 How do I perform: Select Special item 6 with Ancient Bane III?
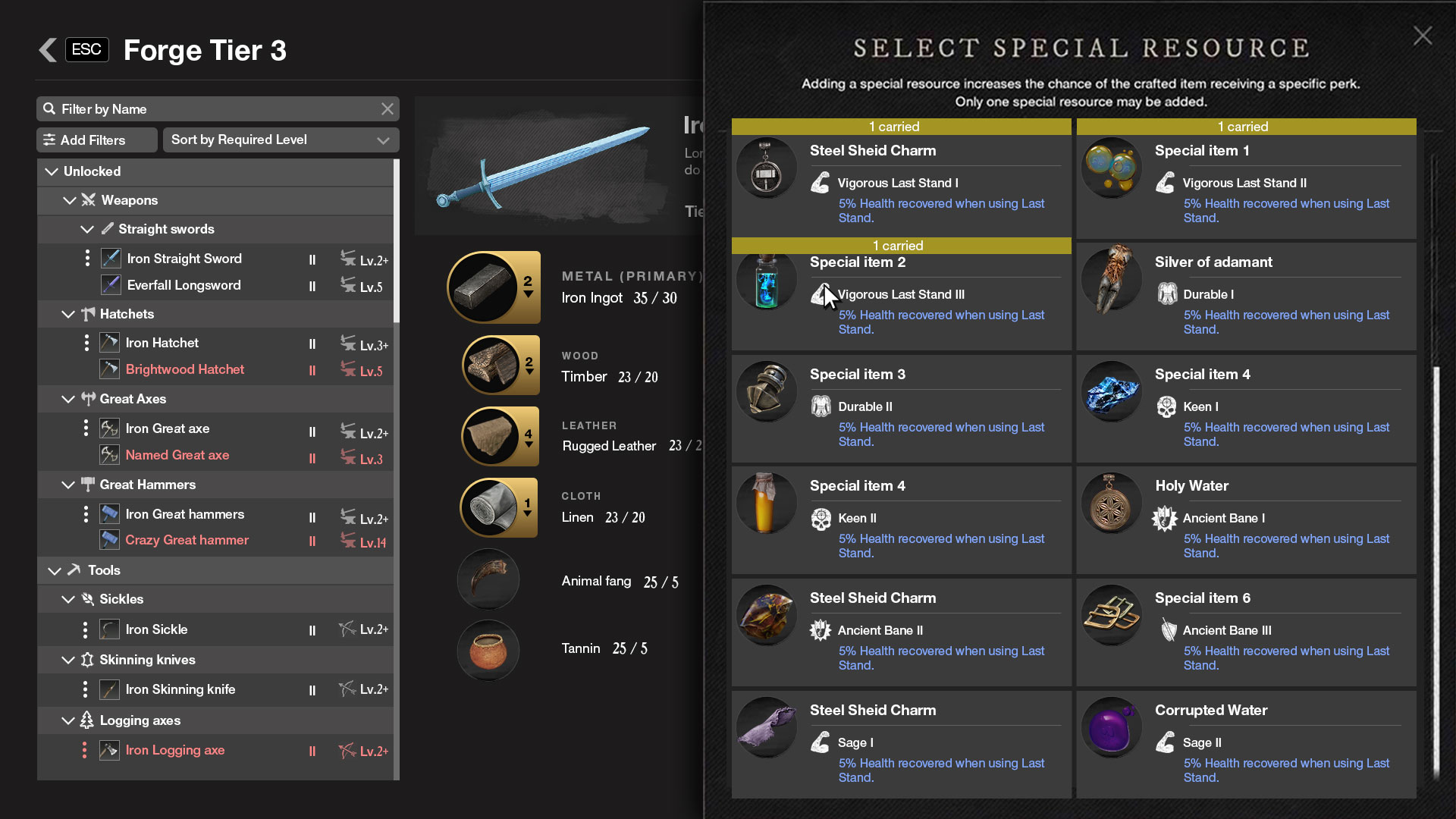pyautogui.click(x=1246, y=632)
